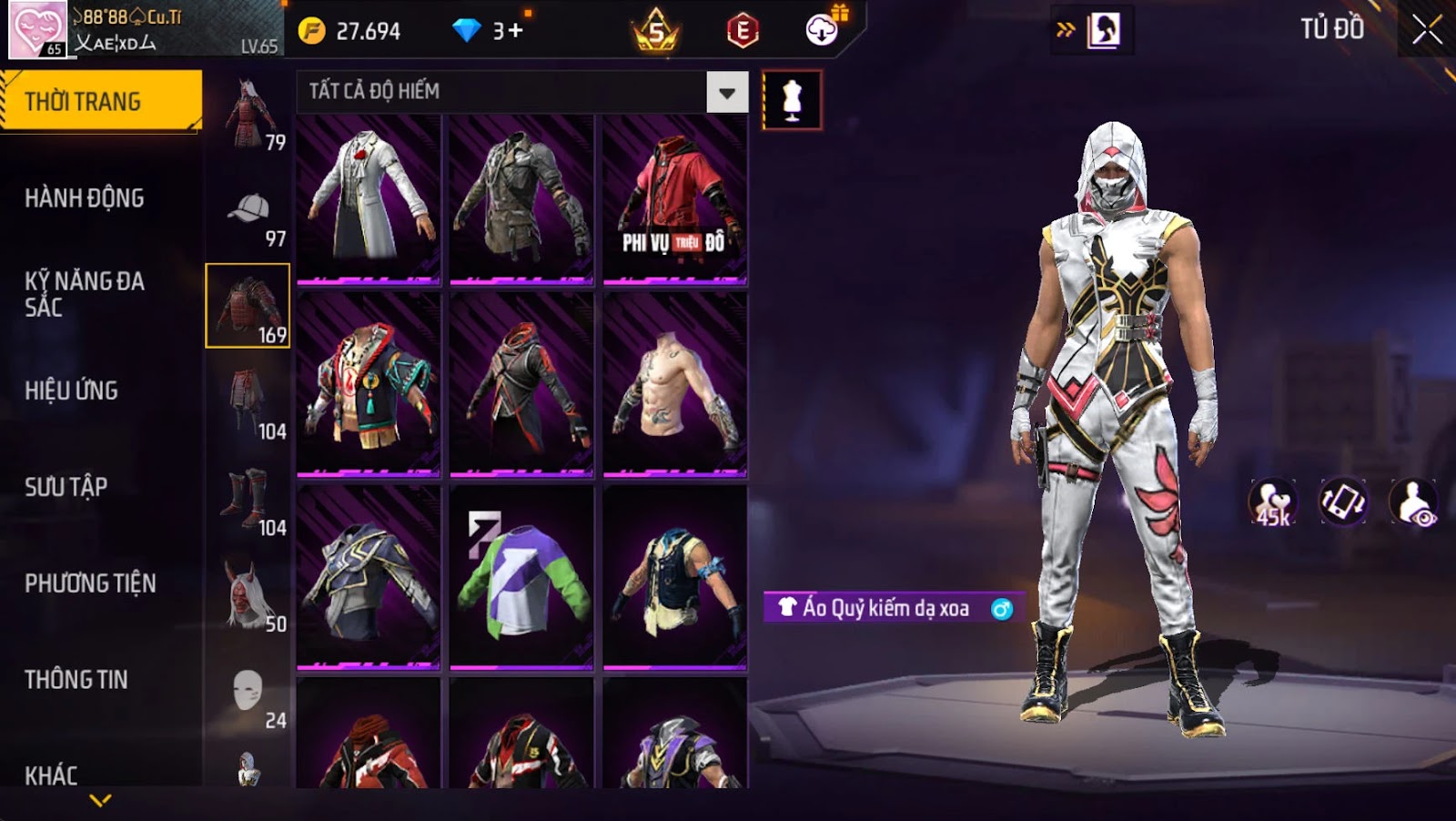Open the player profile avatar
Image resolution: width=1456 pixels, height=821 pixels.
[37, 30]
